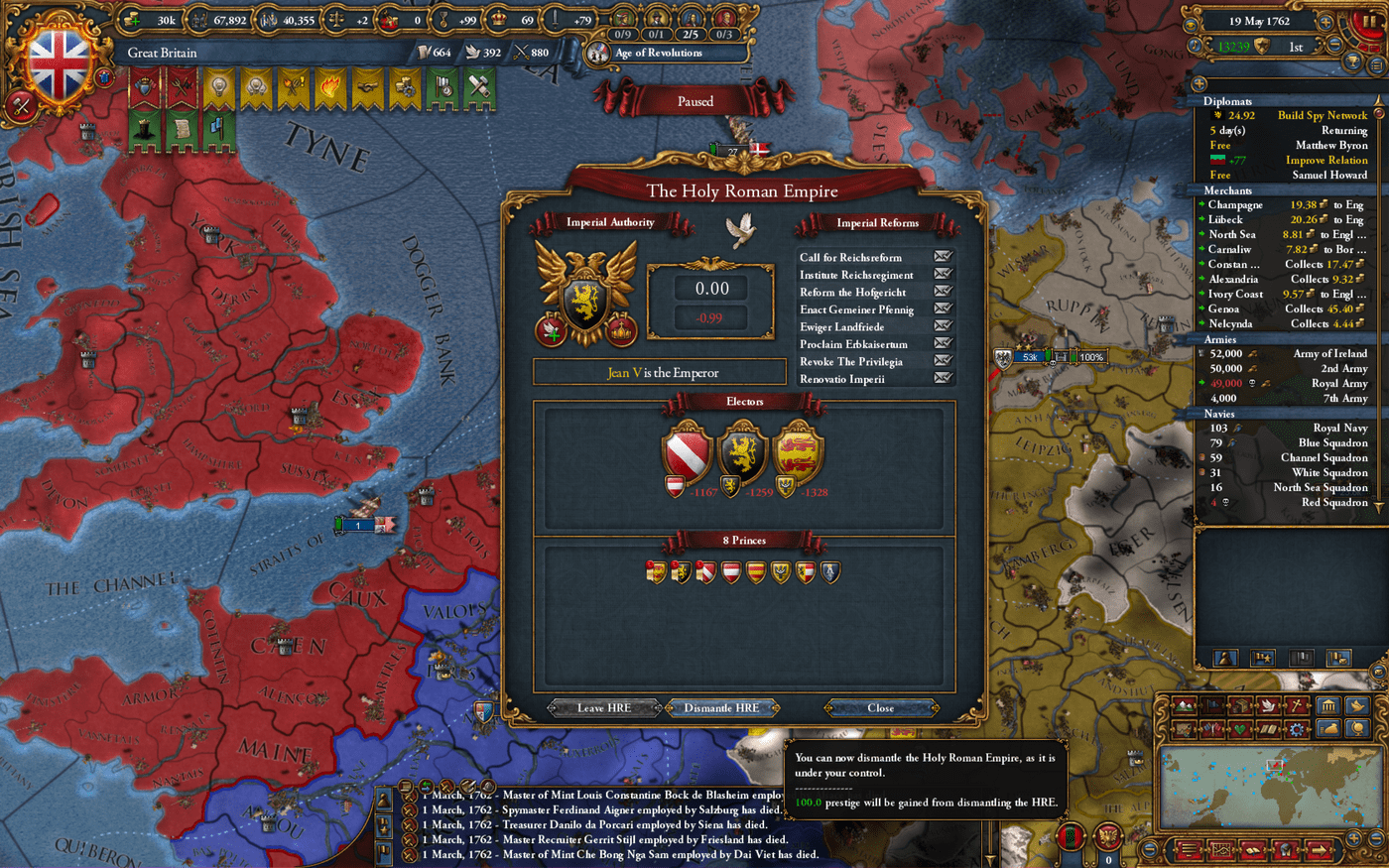Toggle the red pause button
The height and width of the screenshot is (868, 1389).
[1372, 21]
